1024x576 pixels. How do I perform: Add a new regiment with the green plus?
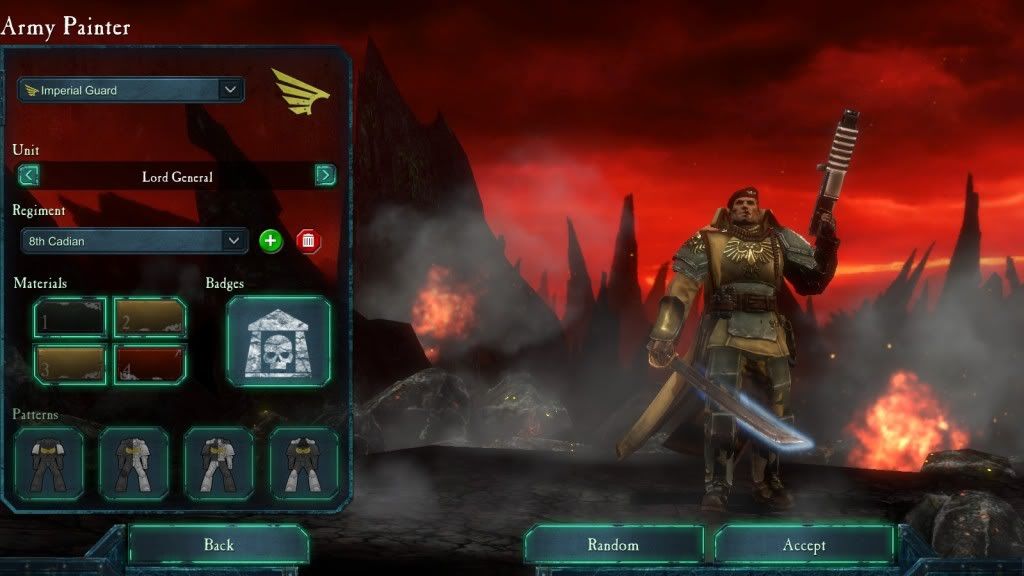pos(270,241)
